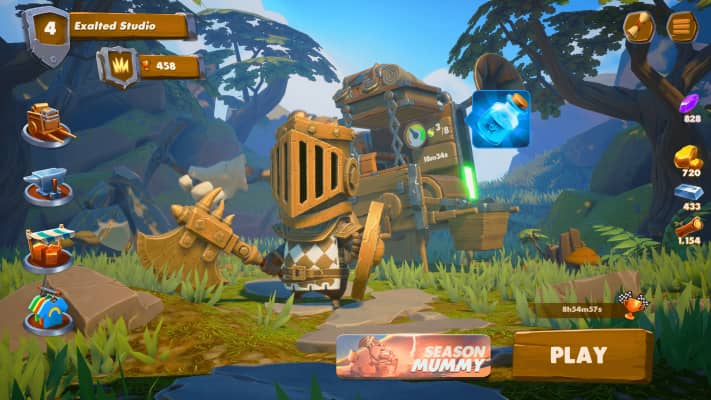Viewport: 711px width, 400px height.
Task: Open the wooden cart icon
Action: point(47,124)
